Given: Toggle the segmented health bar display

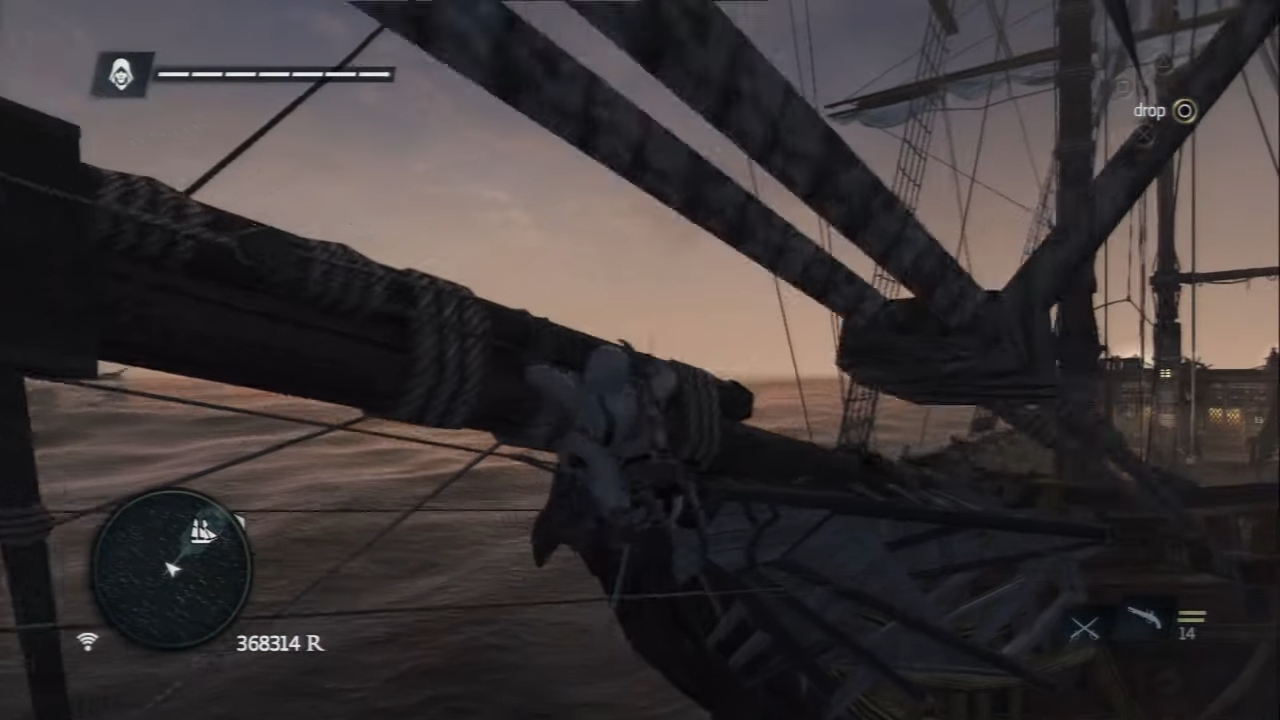Looking at the screenshot, I should pos(275,74).
